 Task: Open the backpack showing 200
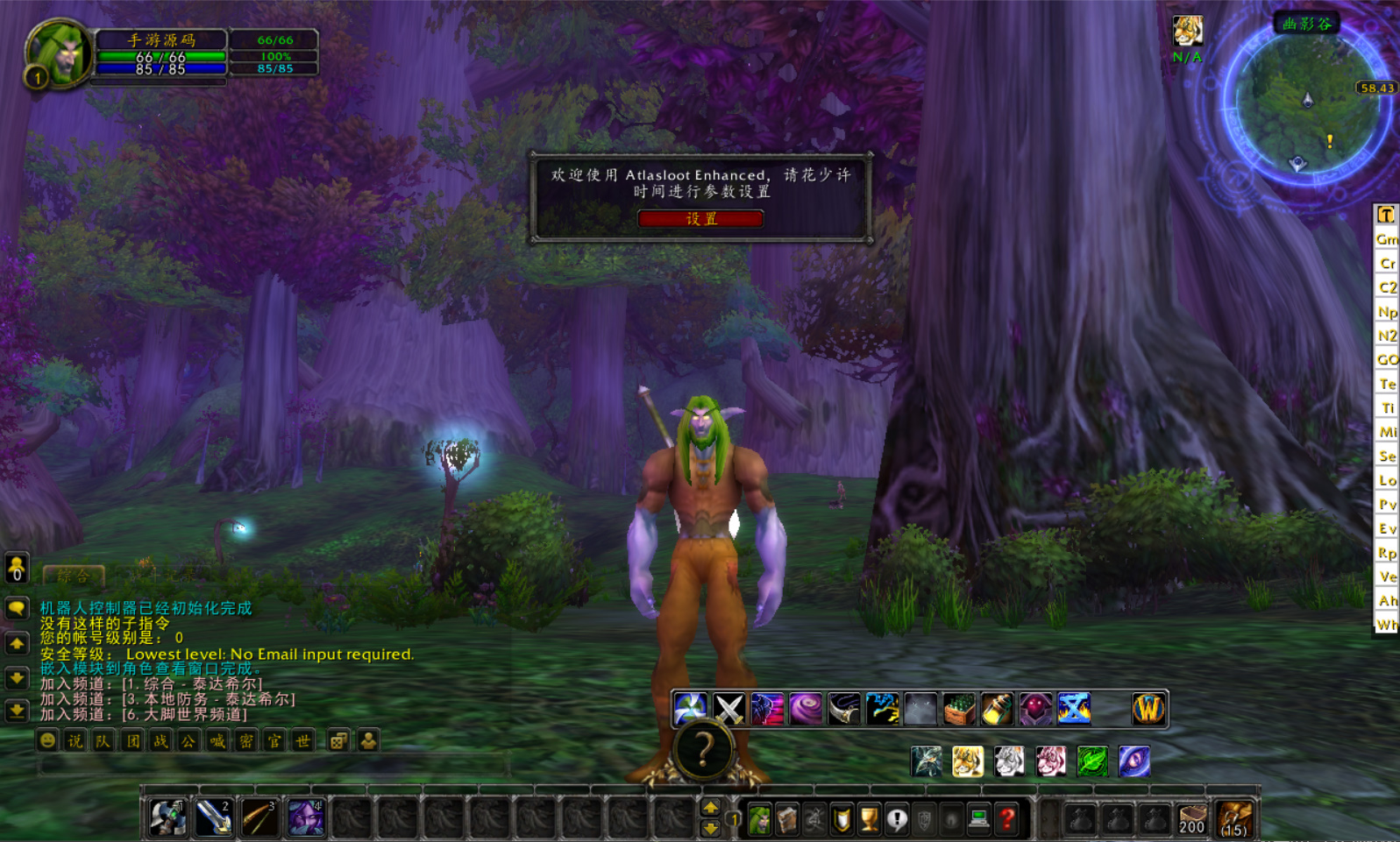(x=1191, y=819)
